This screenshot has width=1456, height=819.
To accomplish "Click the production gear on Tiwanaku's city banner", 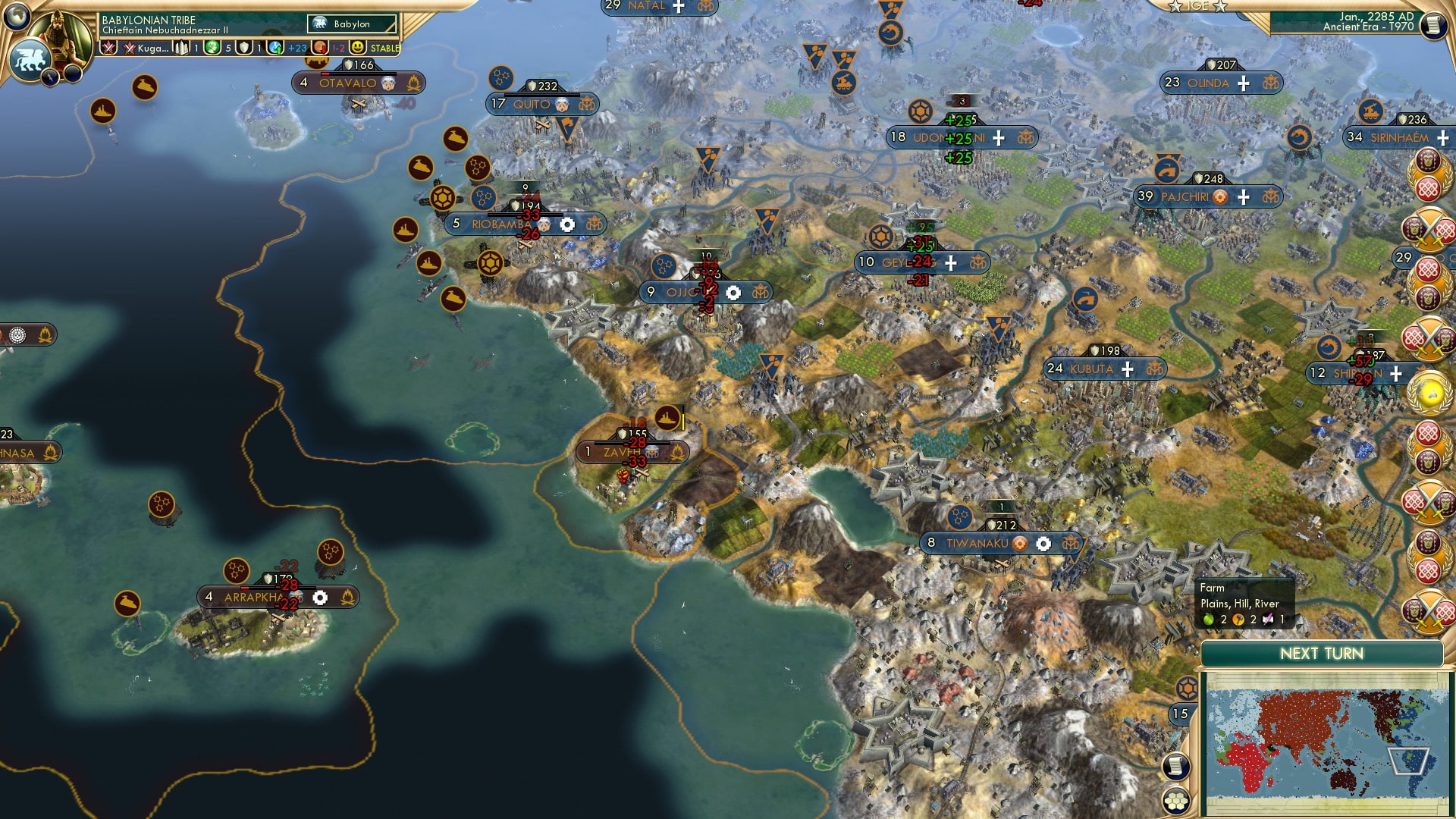I will tap(1043, 544).
